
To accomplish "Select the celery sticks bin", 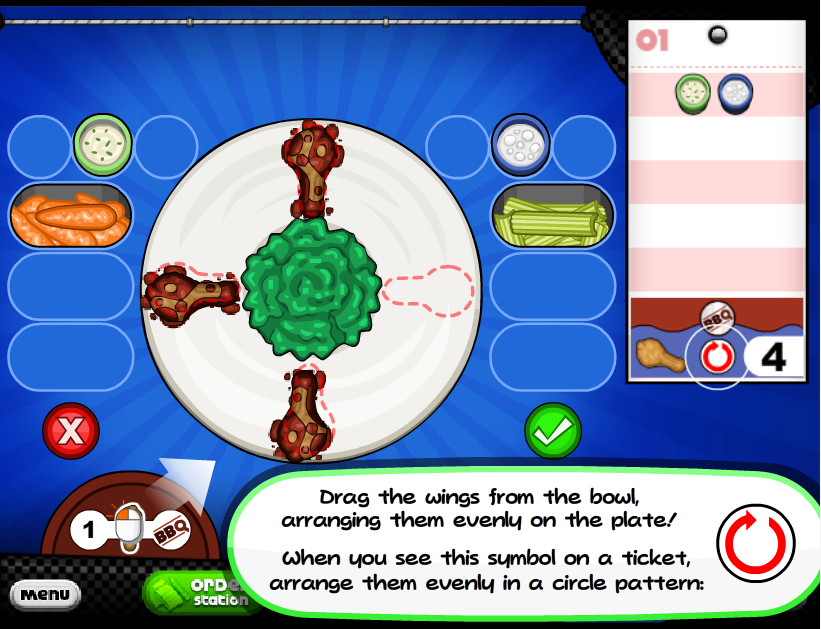I will point(552,215).
